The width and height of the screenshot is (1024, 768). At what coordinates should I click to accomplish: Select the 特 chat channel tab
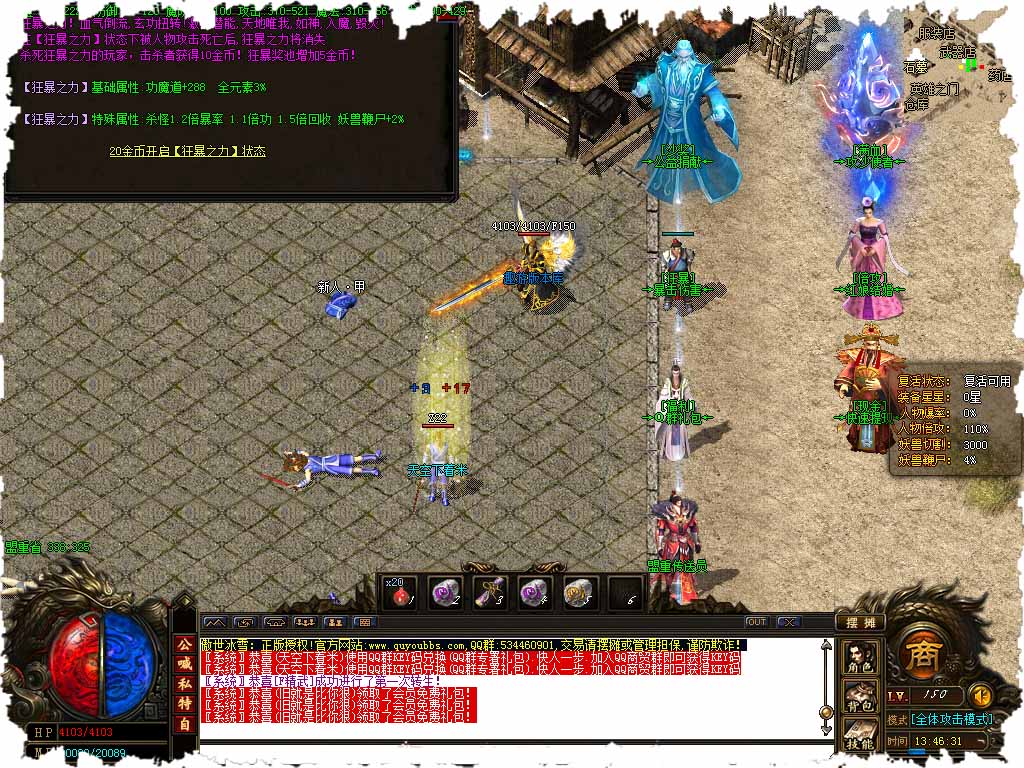184,705
